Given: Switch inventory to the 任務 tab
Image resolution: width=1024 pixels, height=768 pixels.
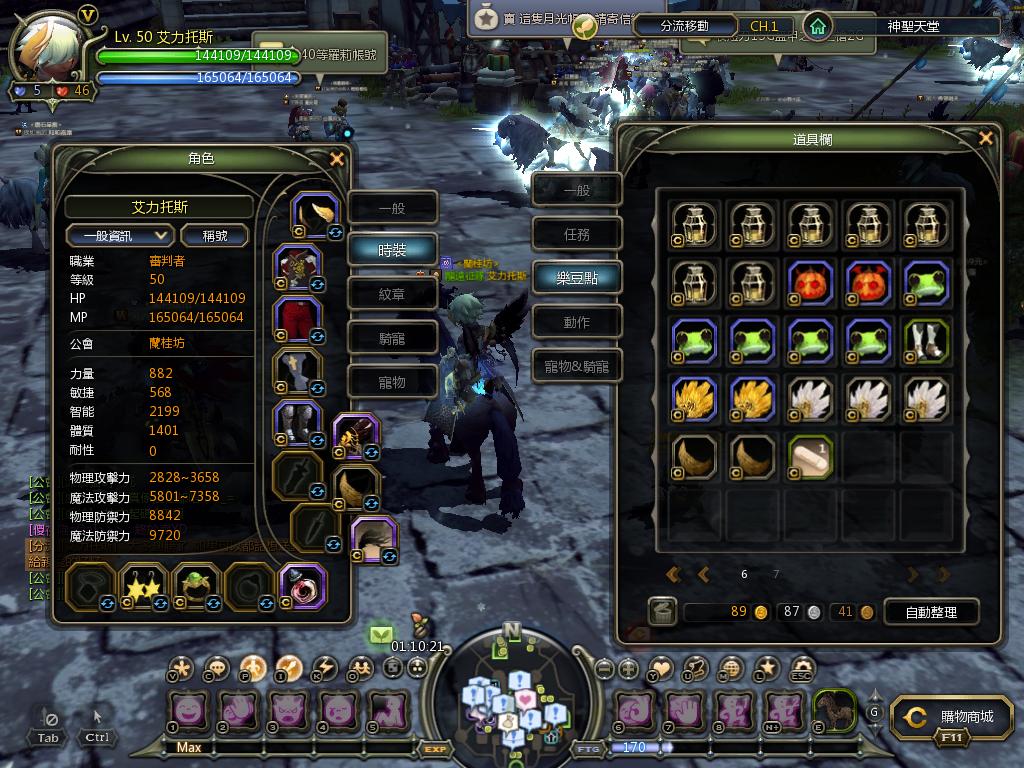Looking at the screenshot, I should coord(576,234).
